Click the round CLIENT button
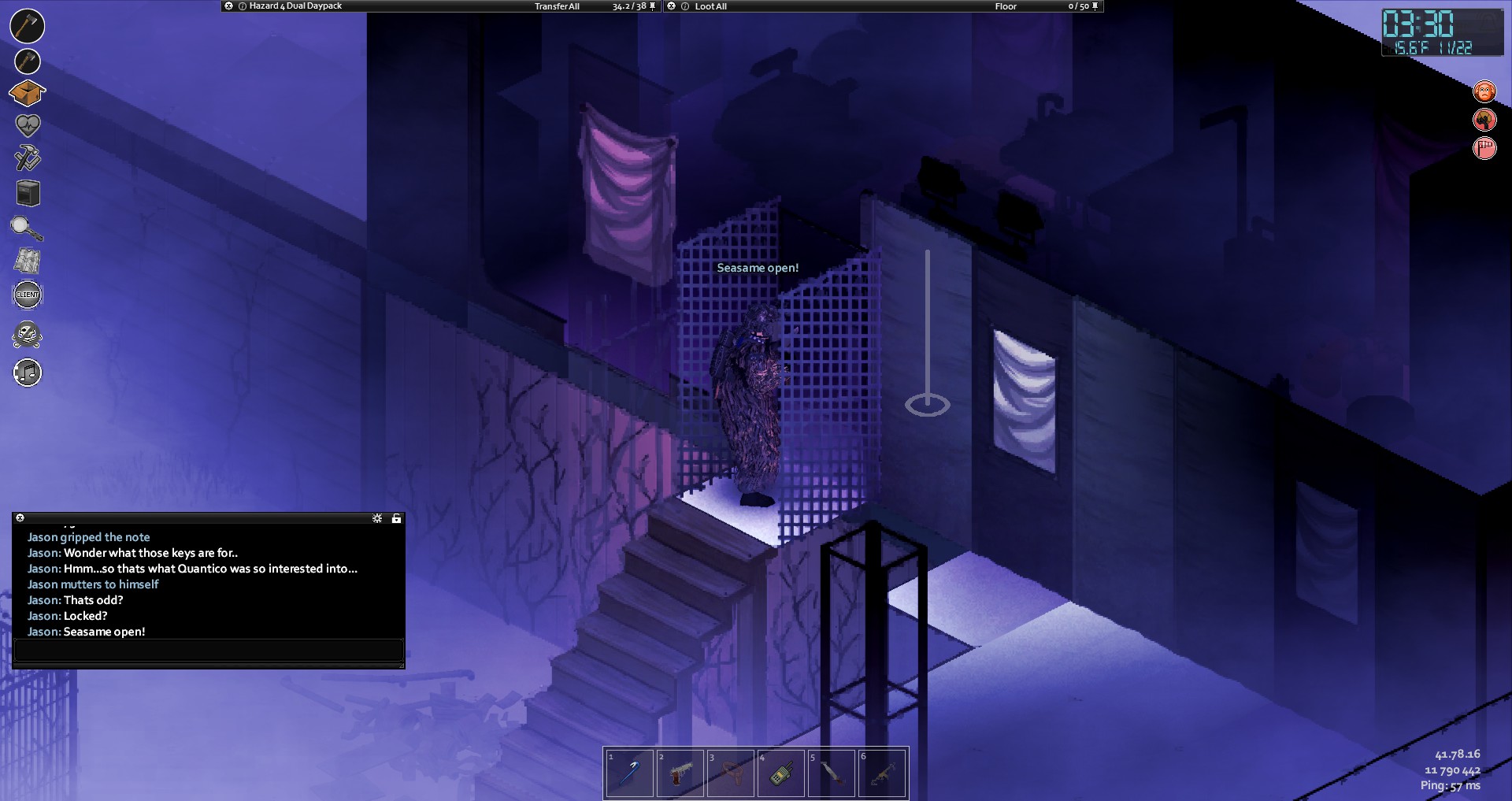The height and width of the screenshot is (801, 1512). pos(28,295)
